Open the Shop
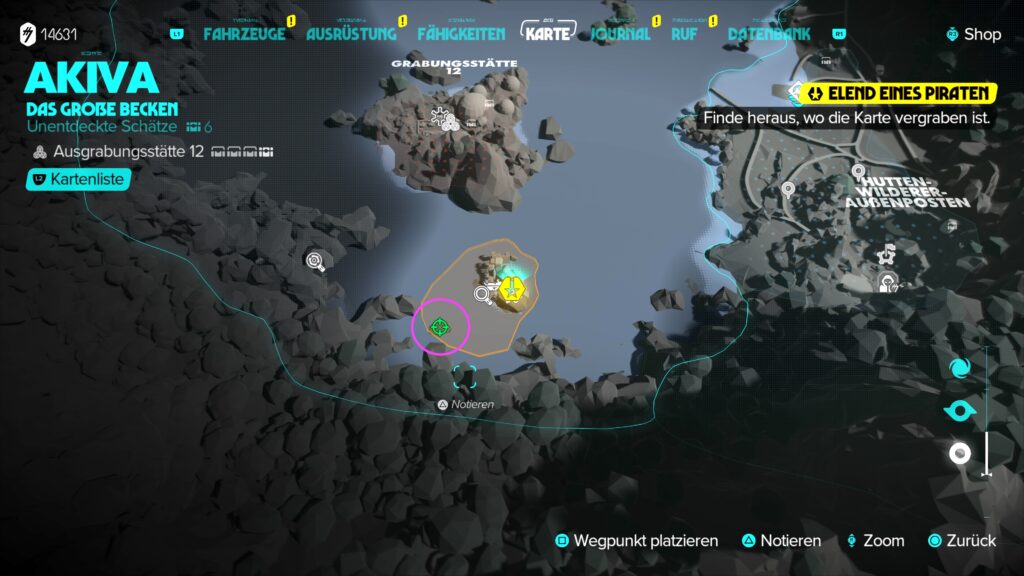 pos(974,34)
